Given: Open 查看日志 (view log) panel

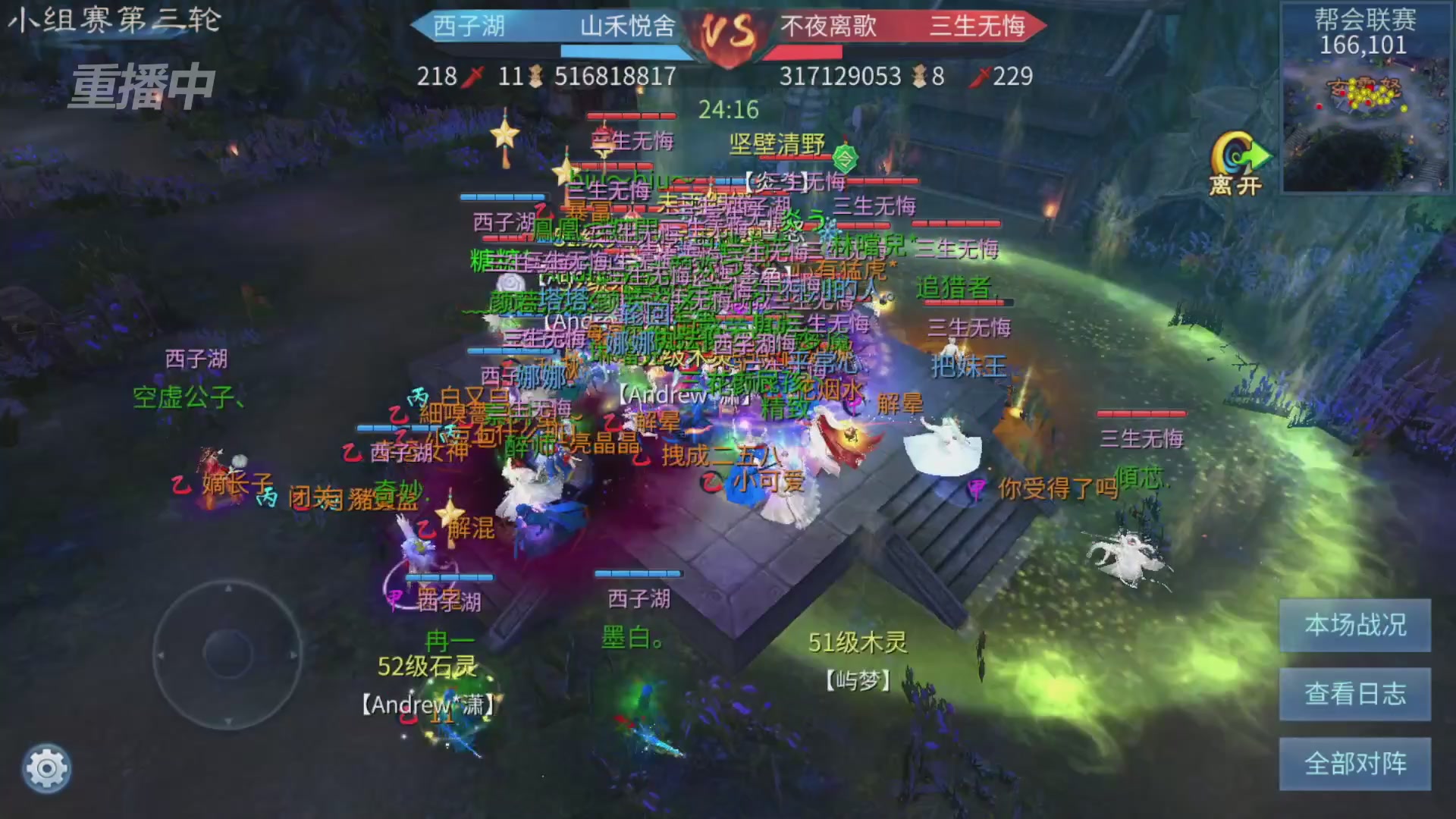Looking at the screenshot, I should click(x=1354, y=694).
